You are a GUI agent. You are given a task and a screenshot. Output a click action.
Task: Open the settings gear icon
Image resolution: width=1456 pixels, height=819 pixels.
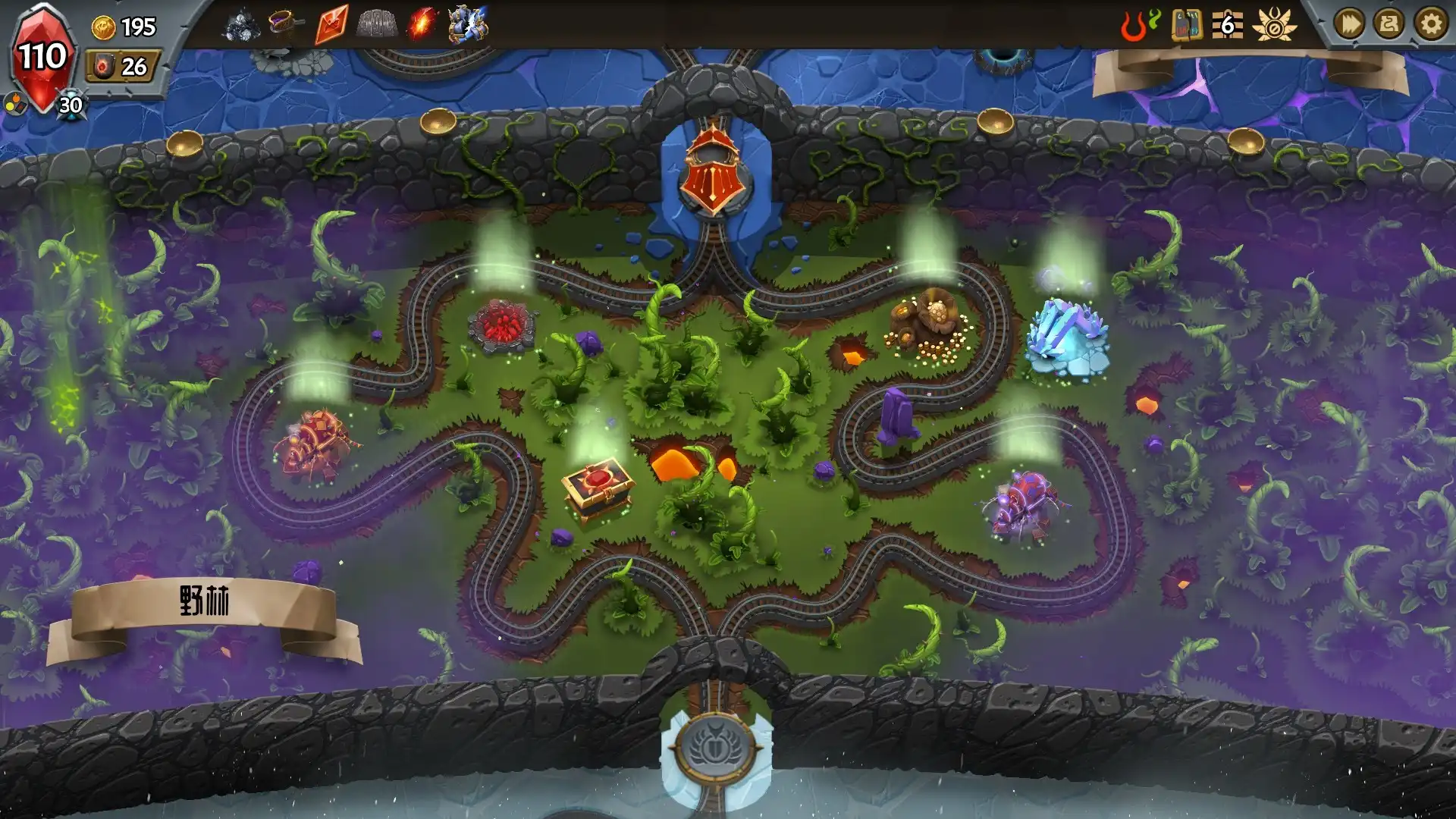pyautogui.click(x=1429, y=24)
